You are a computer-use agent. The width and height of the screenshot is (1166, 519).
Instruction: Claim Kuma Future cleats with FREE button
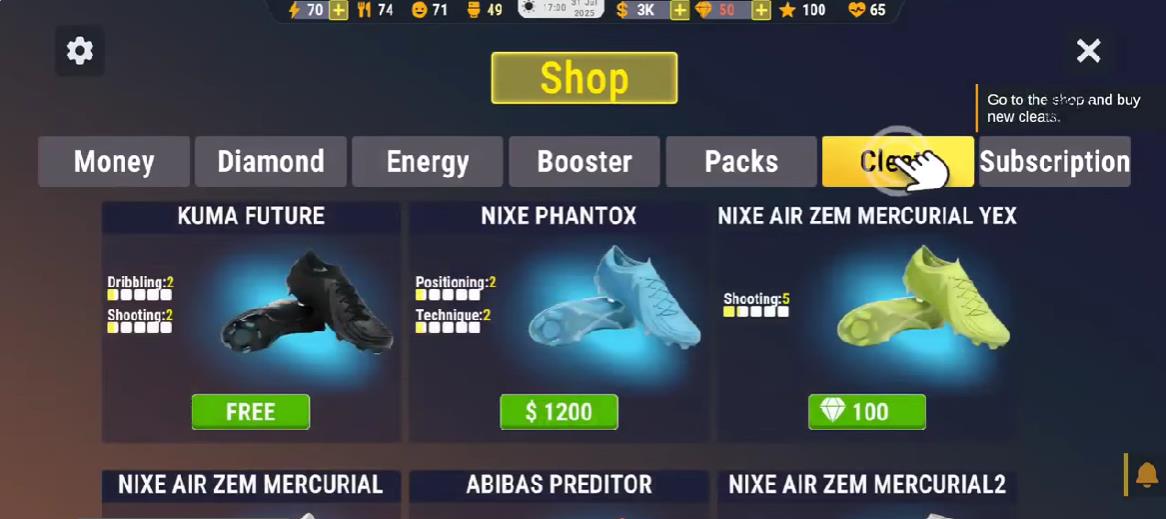coord(251,412)
